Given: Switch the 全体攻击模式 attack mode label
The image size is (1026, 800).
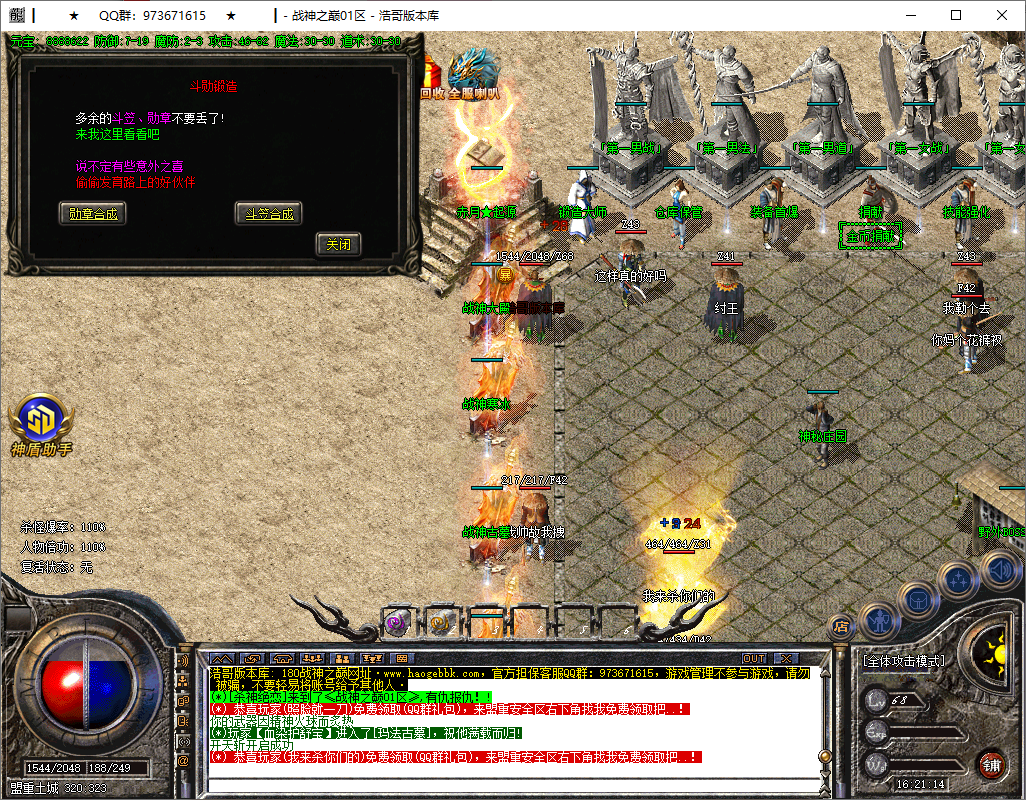Looking at the screenshot, I should point(904,661).
